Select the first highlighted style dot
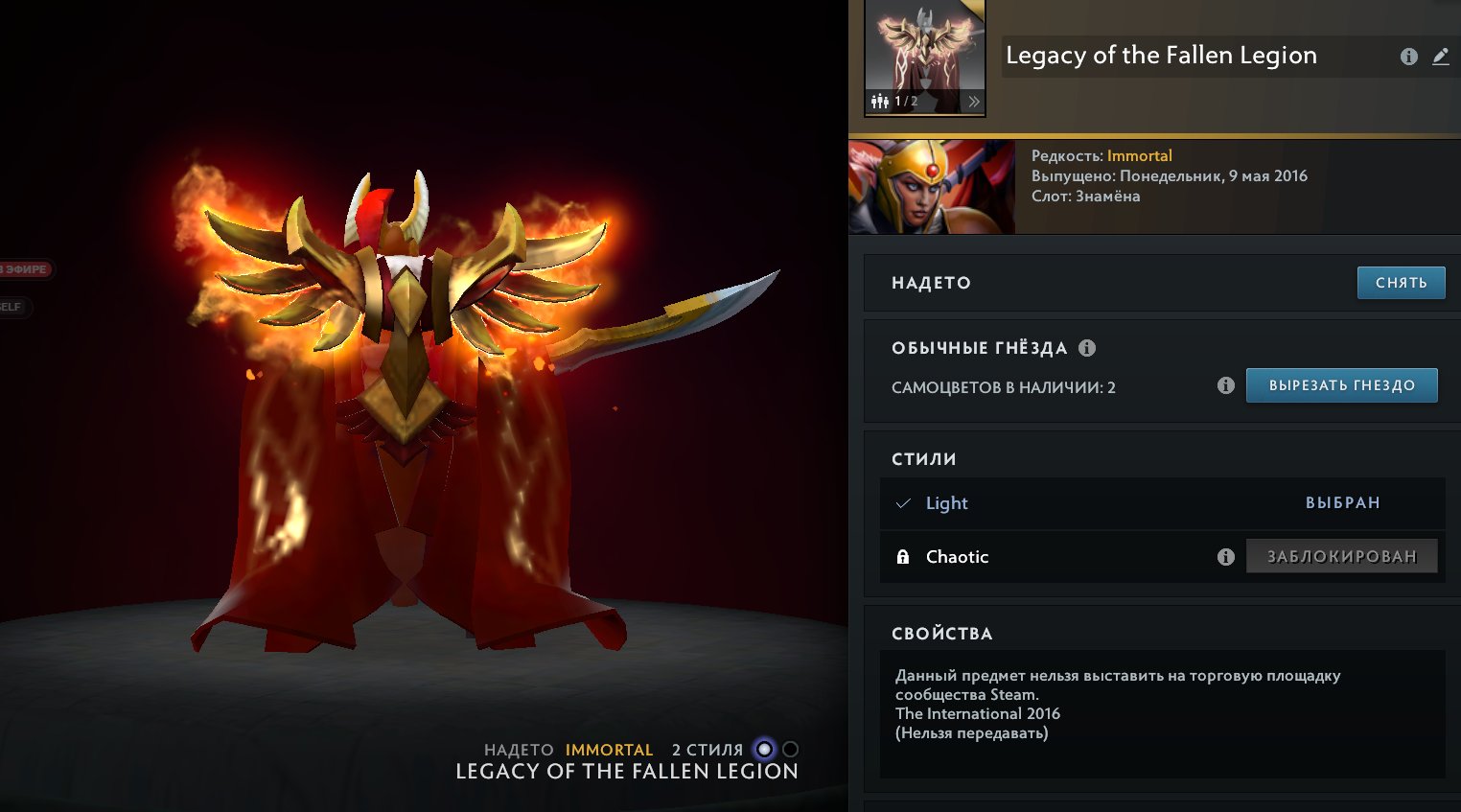 coord(762,750)
